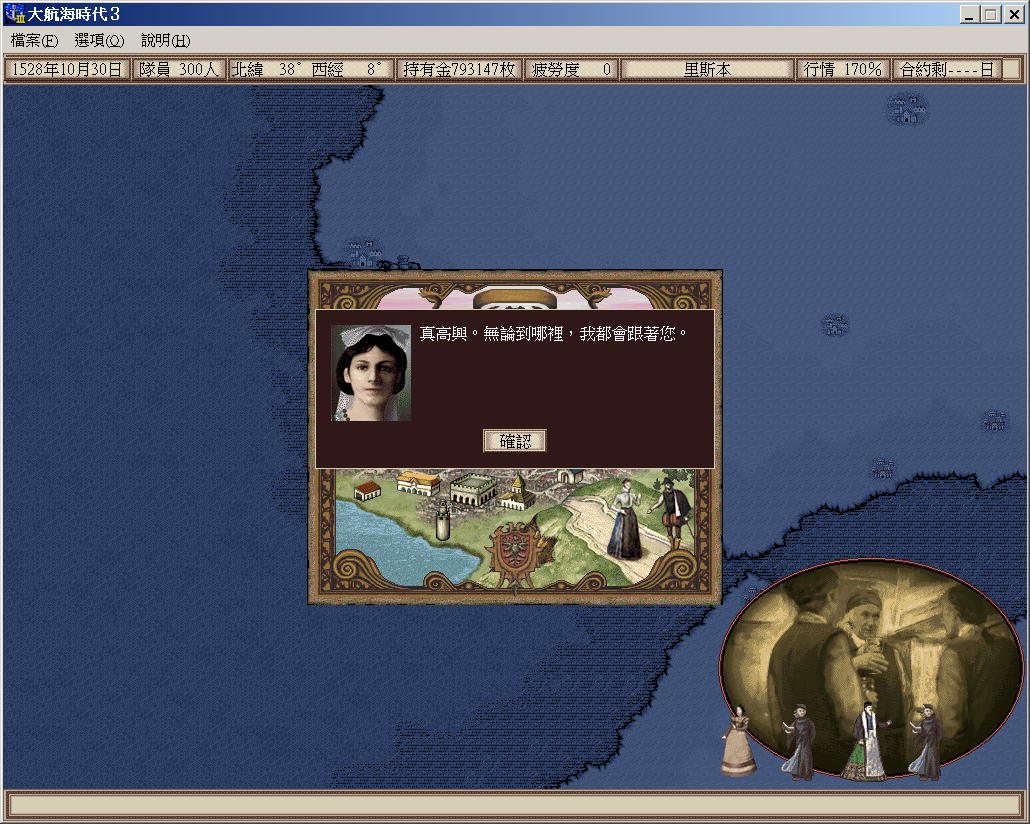Open the 選項 menu
Viewport: 1030px width, 824px height.
tap(99, 41)
